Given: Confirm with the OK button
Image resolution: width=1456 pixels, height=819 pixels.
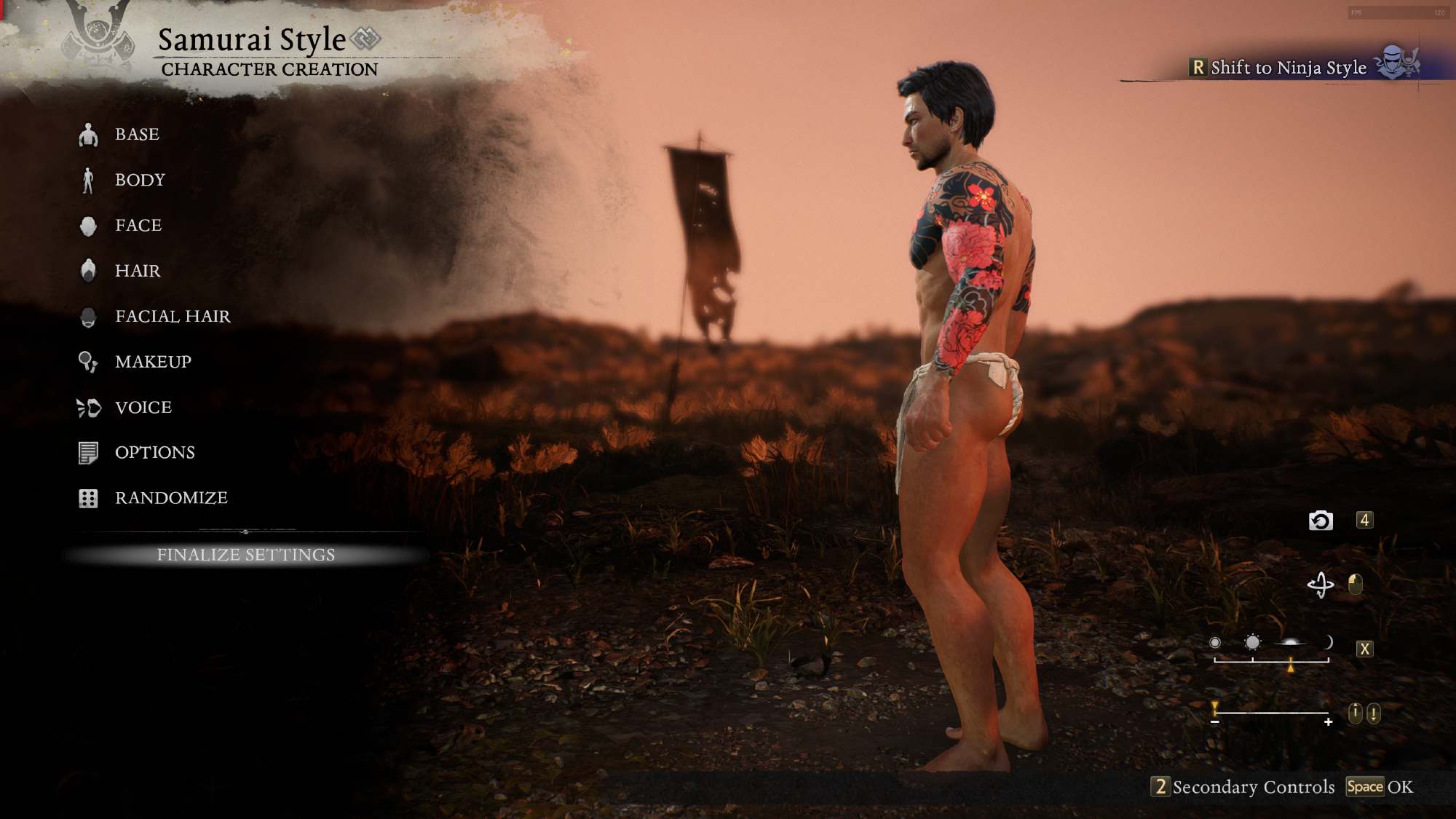Looking at the screenshot, I should [1398, 787].
